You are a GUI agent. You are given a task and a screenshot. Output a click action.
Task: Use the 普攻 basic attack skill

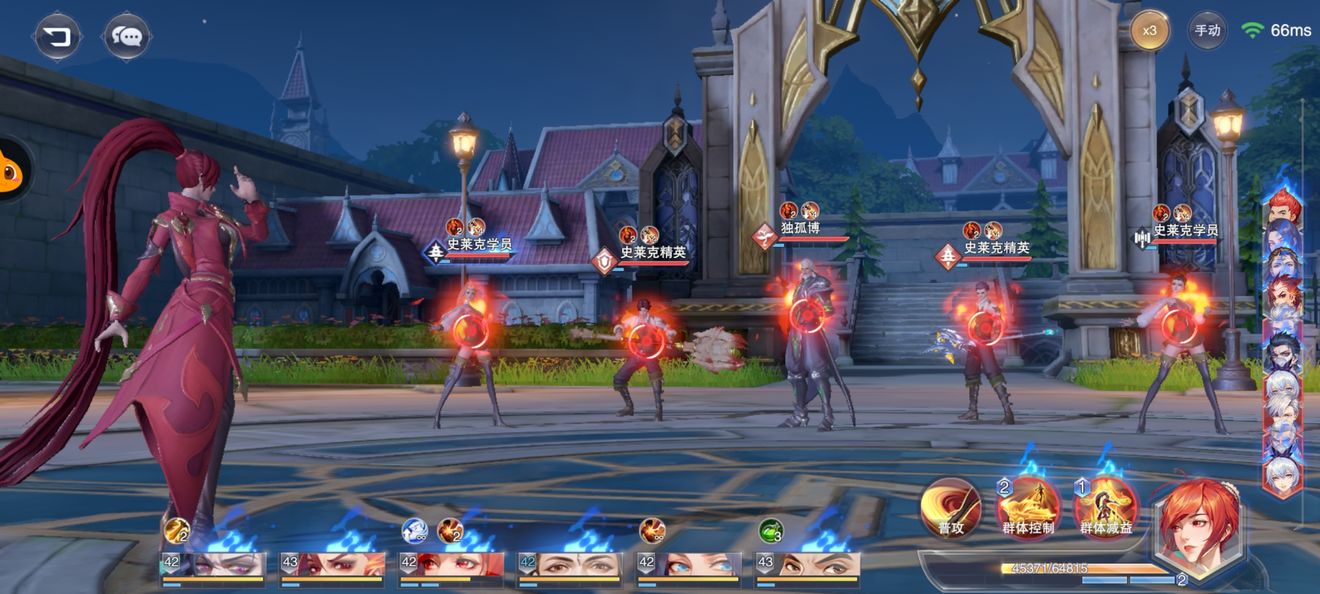[951, 508]
